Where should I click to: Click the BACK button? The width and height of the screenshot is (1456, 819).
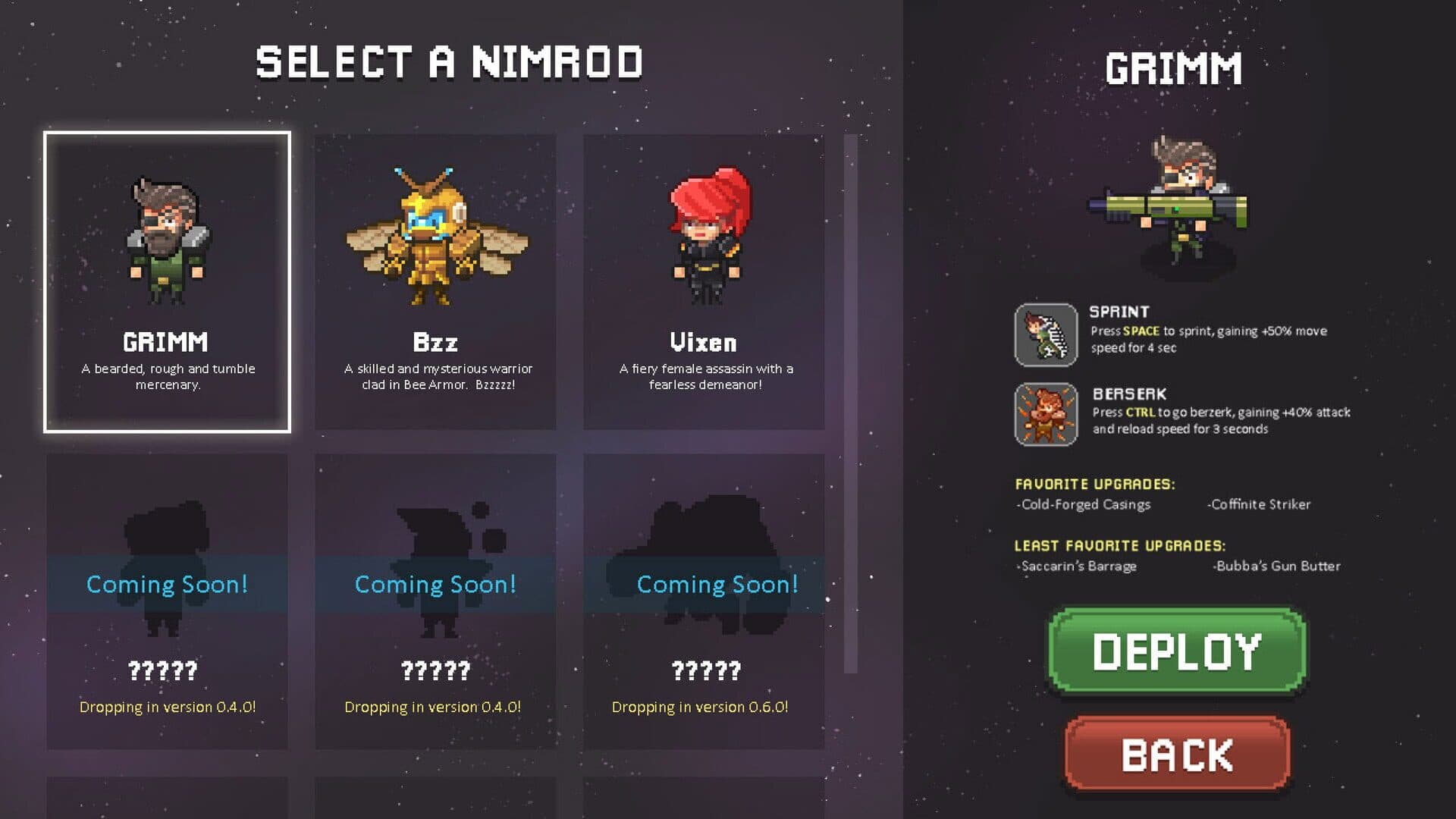1176,753
